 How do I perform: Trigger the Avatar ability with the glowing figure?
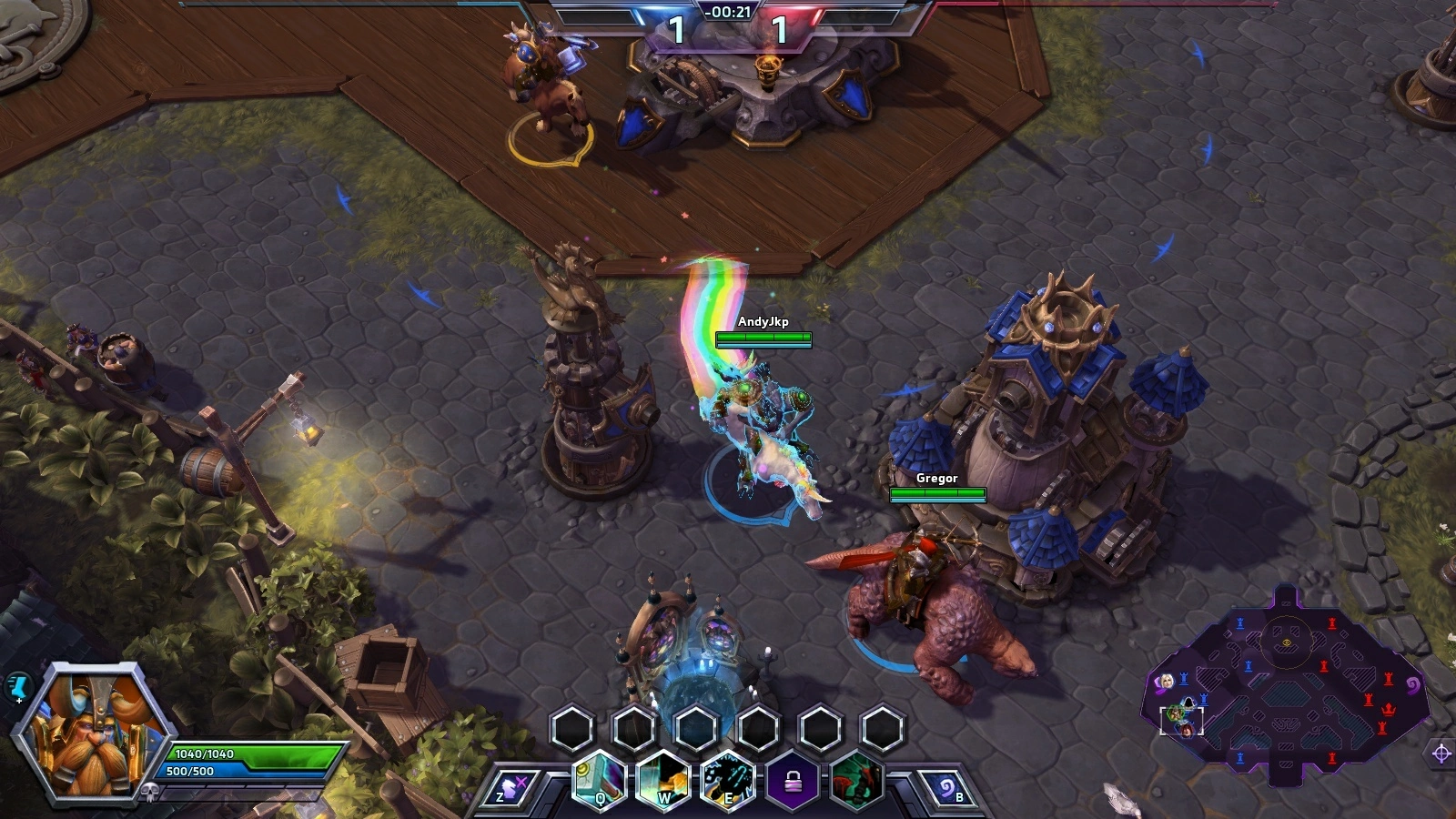tap(729, 781)
